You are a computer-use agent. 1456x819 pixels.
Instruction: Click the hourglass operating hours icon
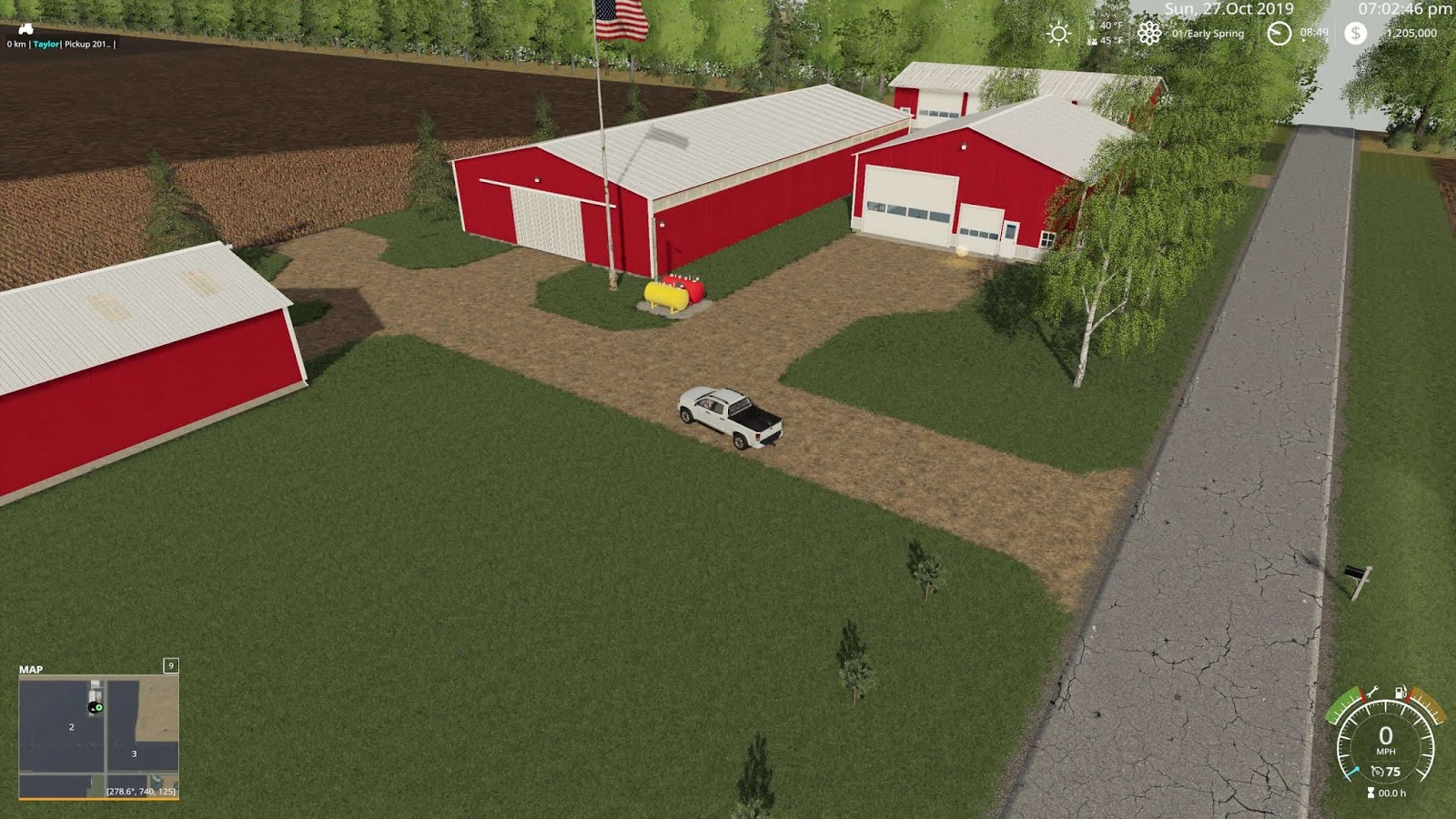pos(1370,792)
